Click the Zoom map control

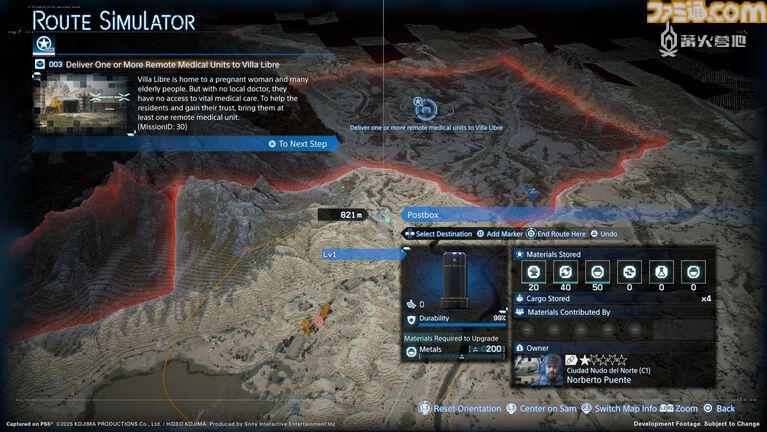(x=680, y=408)
